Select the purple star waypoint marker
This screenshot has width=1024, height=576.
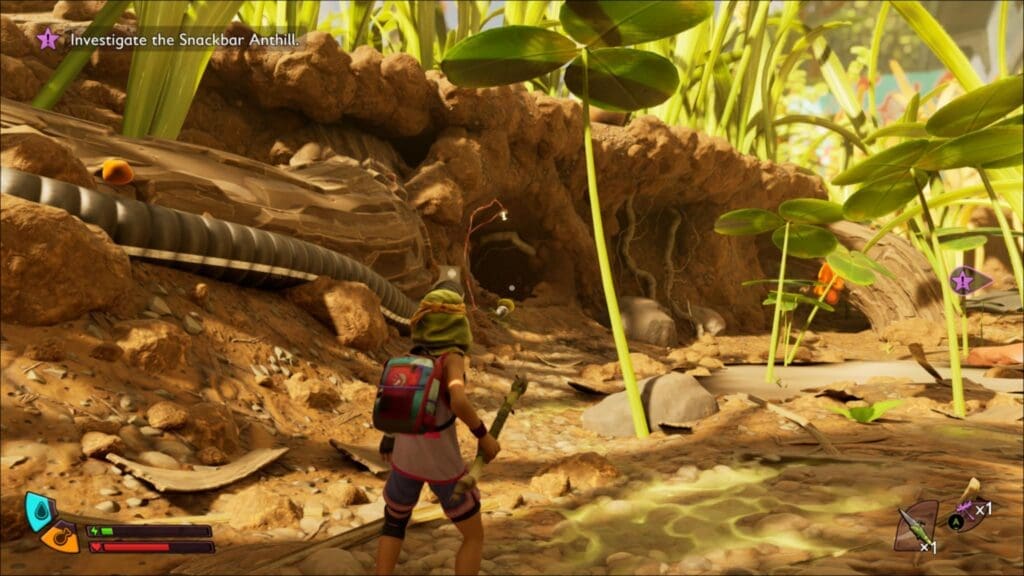(963, 281)
